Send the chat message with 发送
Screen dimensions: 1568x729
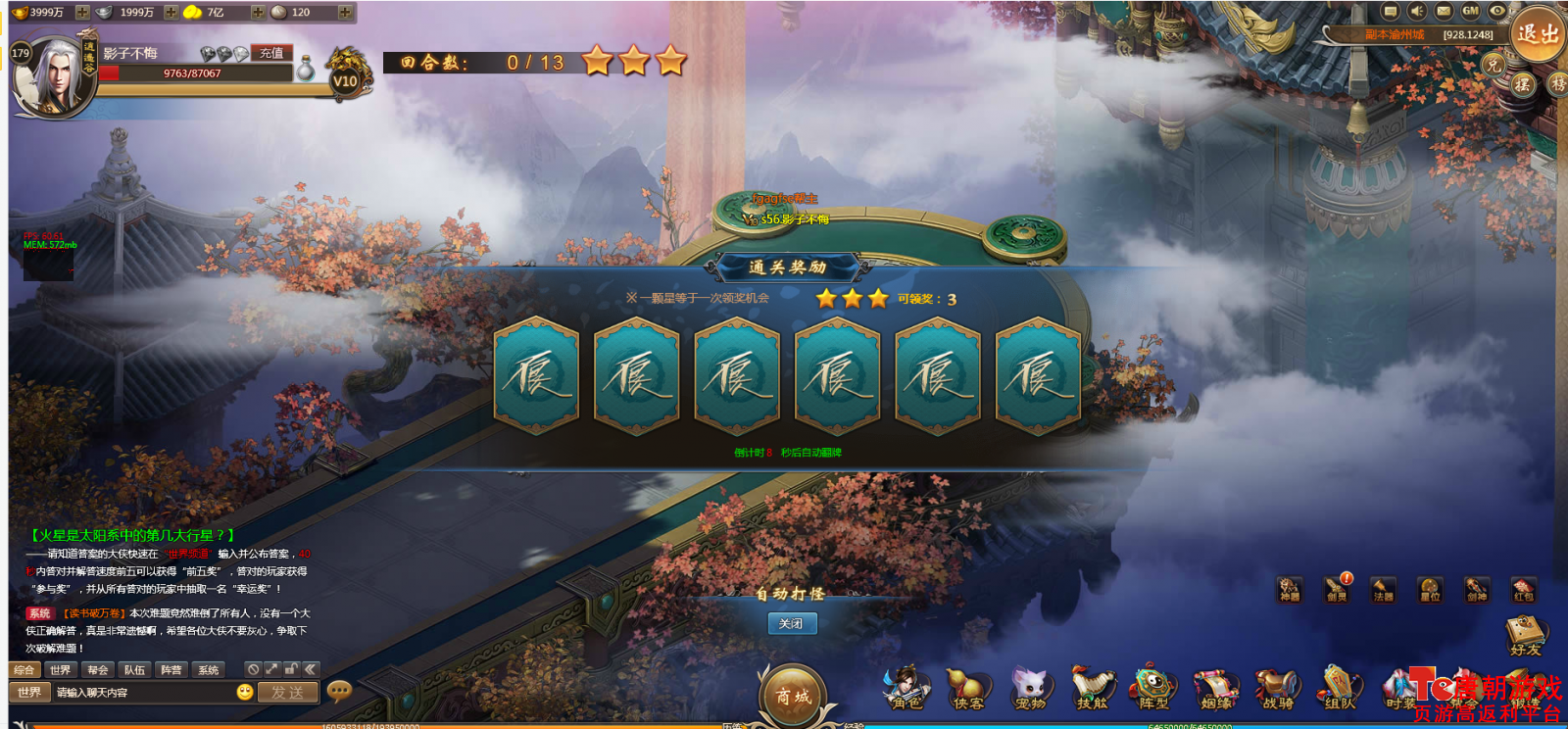pos(287,693)
